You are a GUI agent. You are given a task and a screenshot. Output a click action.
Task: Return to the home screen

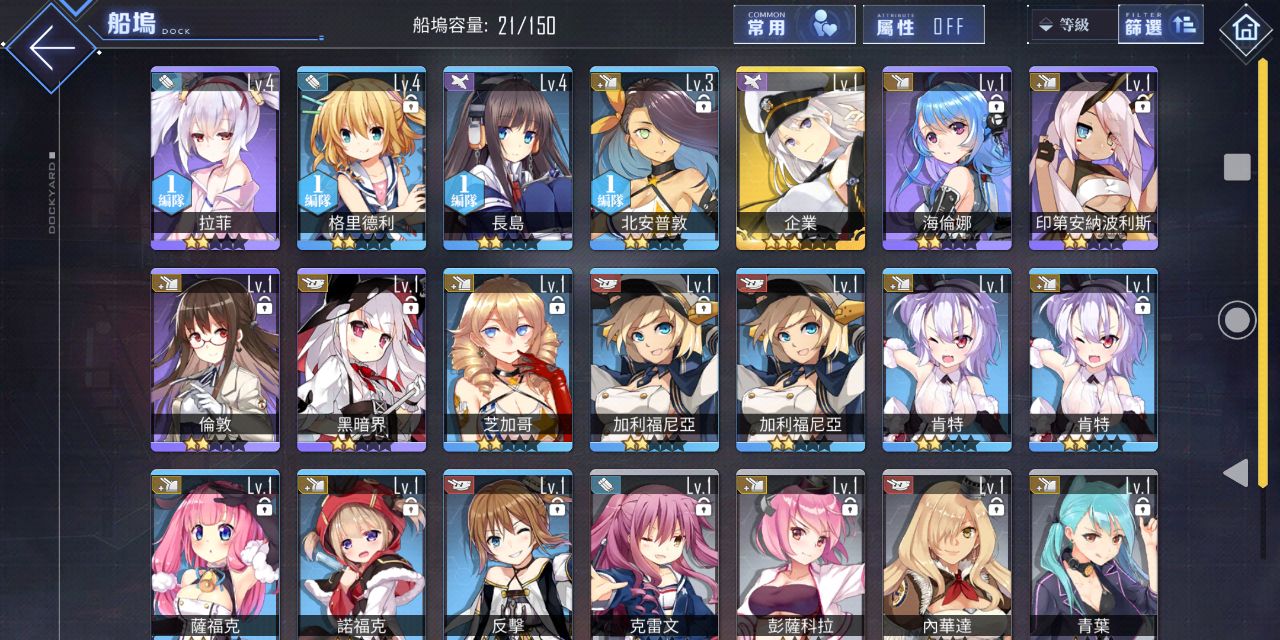(1246, 29)
